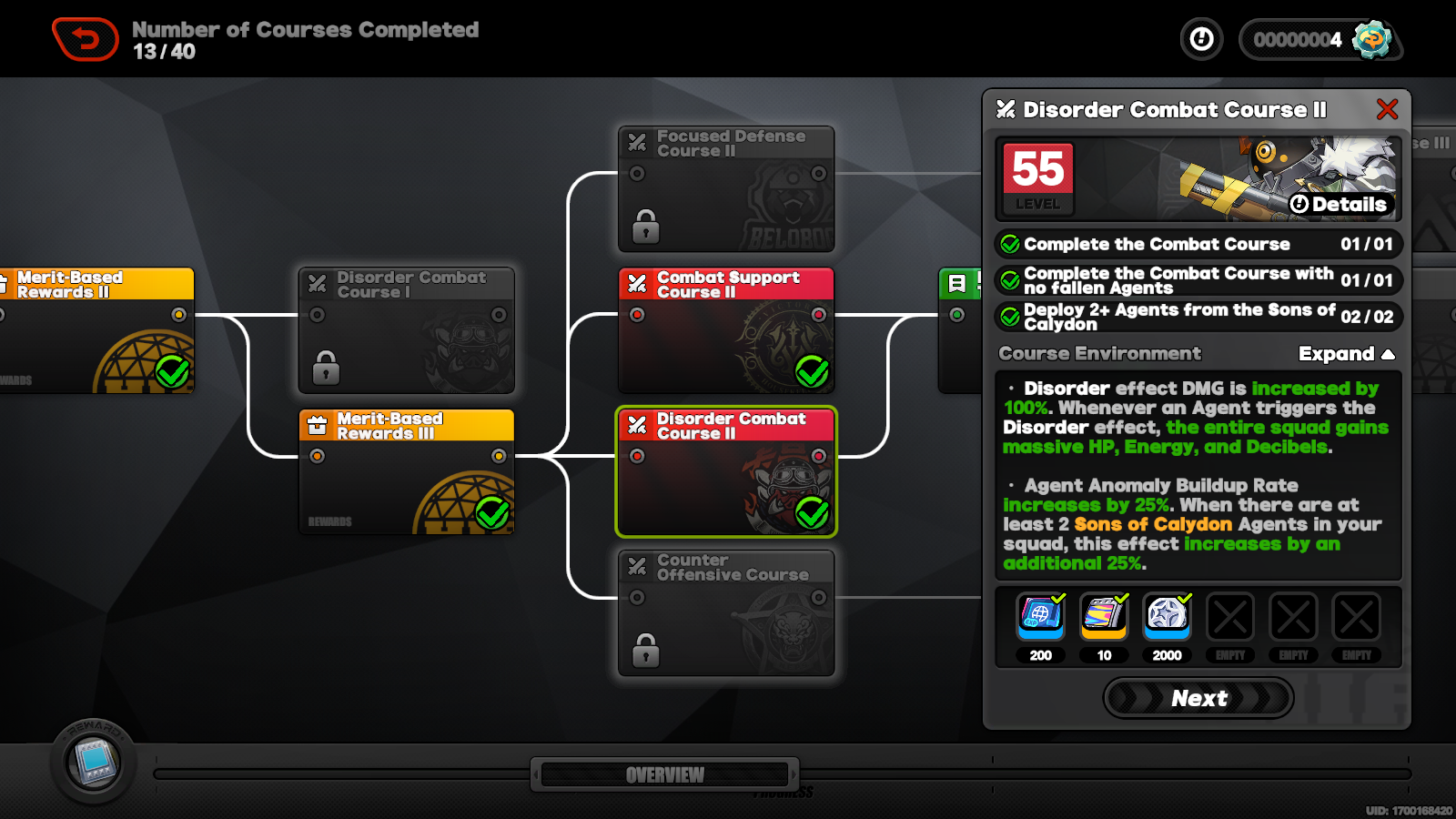Click the back arrow in the top-left corner
The image size is (1456, 819).
pyautogui.click(x=86, y=37)
